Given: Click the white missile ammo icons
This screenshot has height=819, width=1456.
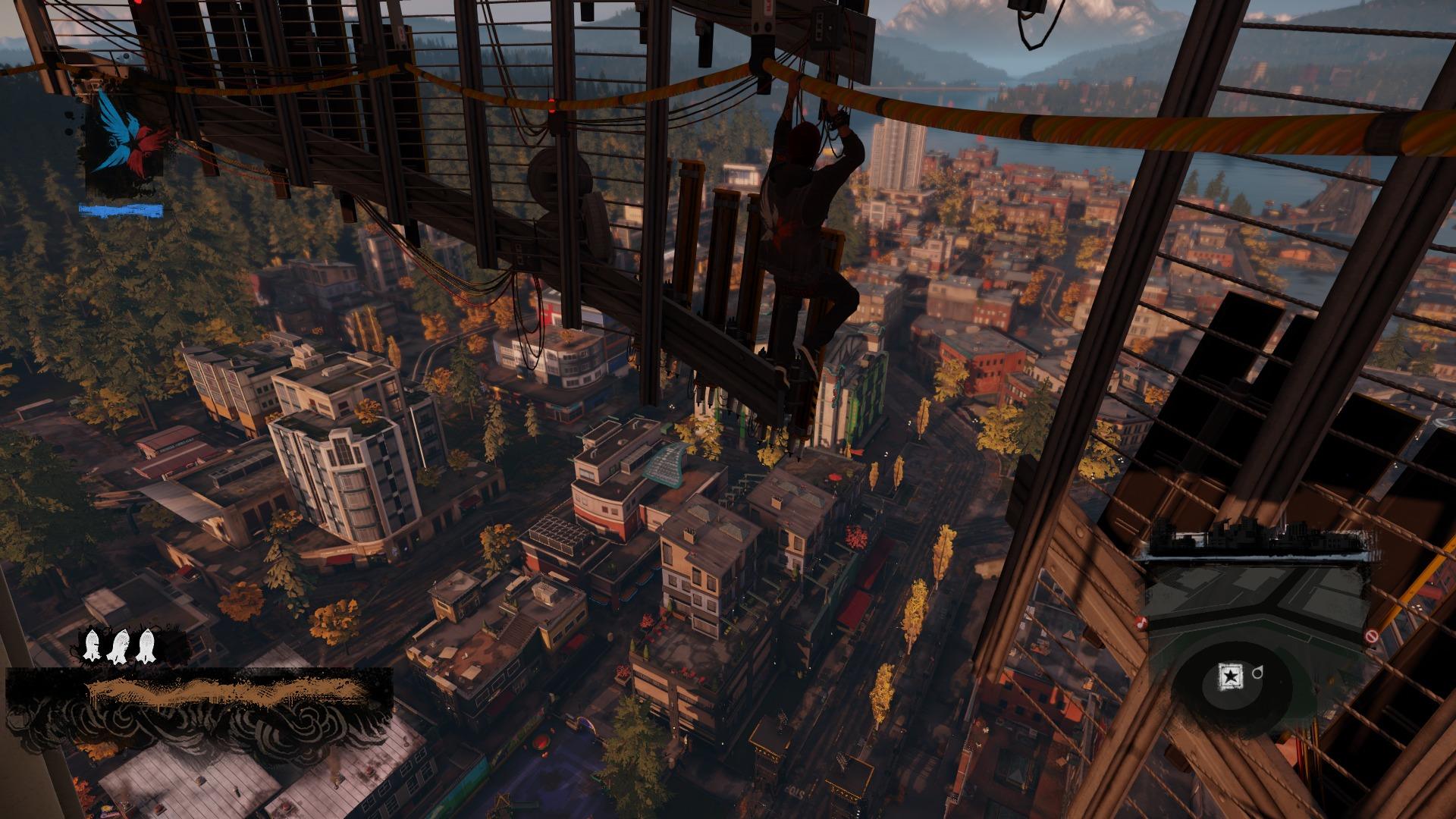Looking at the screenshot, I should (119, 646).
